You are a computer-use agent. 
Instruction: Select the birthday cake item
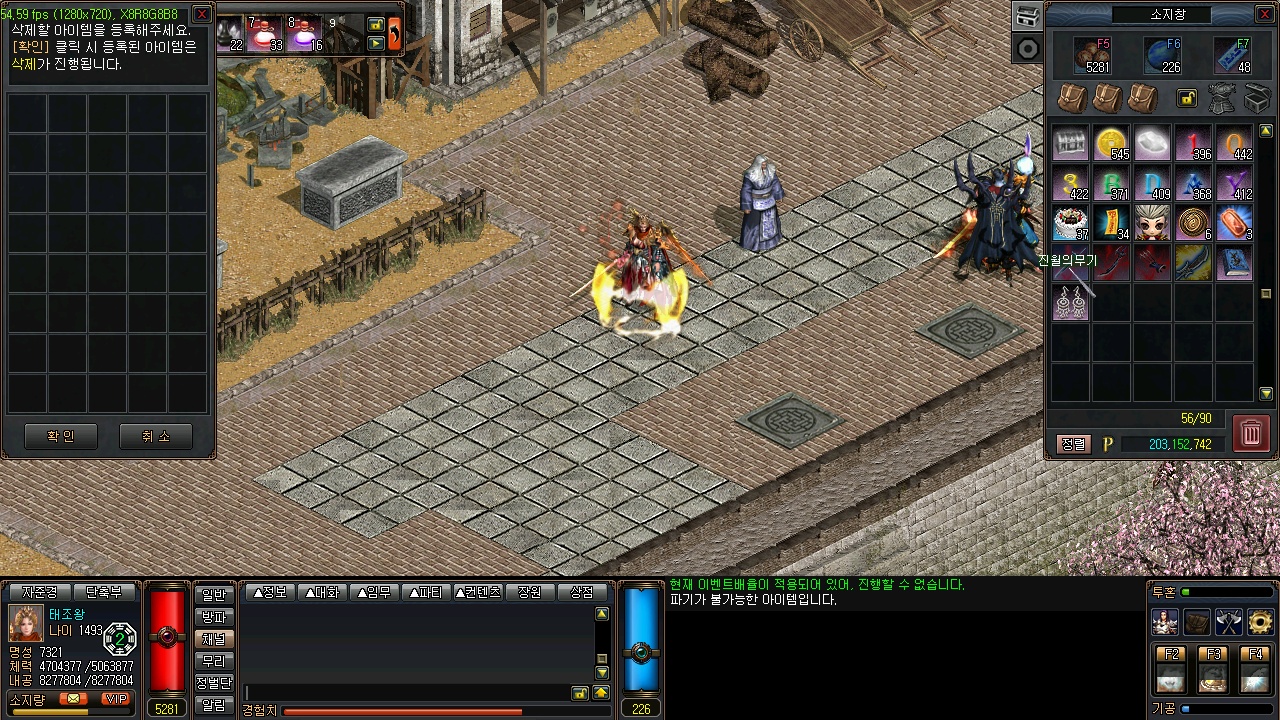pyautogui.click(x=1070, y=223)
